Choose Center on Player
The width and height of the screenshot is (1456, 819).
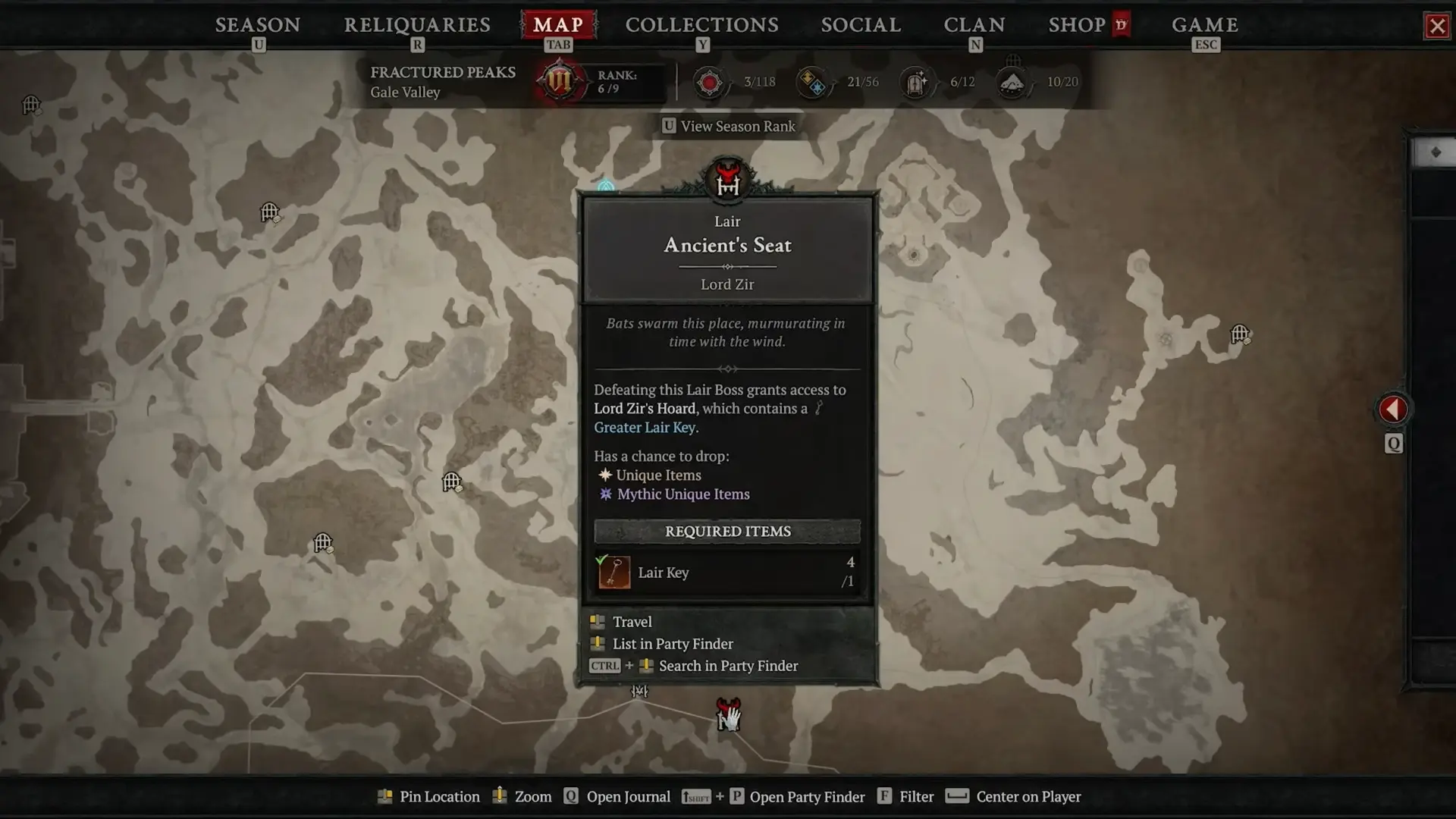click(1028, 797)
